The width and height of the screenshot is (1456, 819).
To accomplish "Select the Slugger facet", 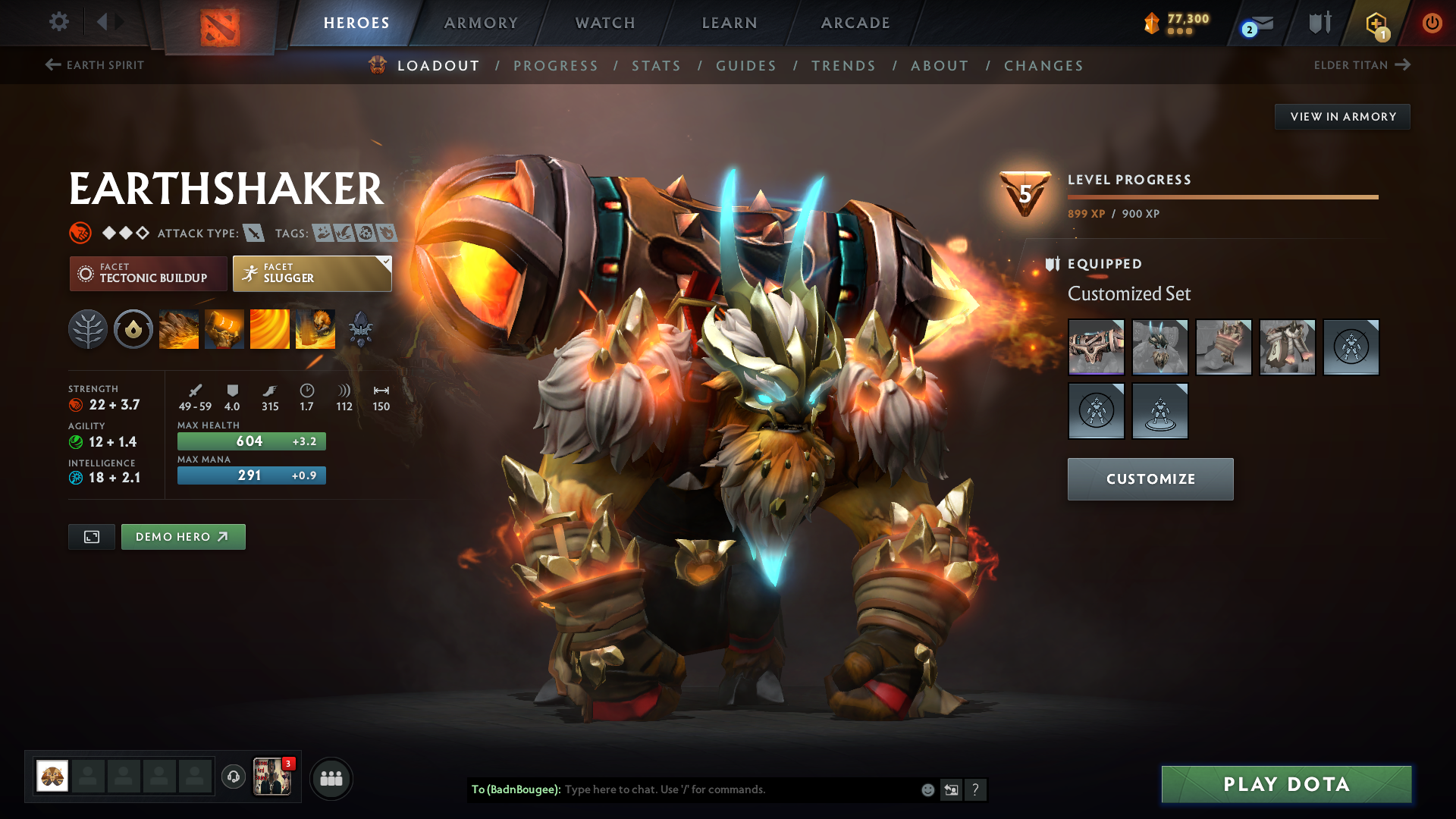I will point(311,273).
